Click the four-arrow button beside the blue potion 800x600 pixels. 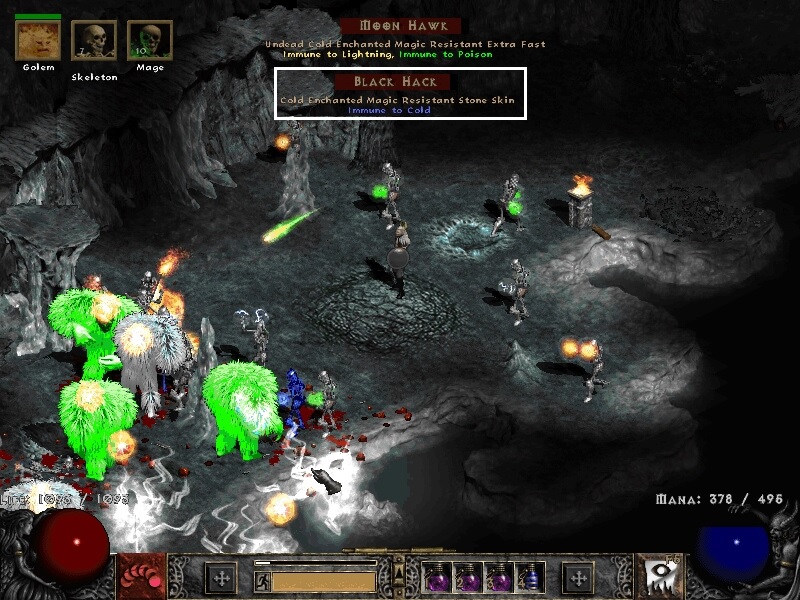(x=579, y=578)
